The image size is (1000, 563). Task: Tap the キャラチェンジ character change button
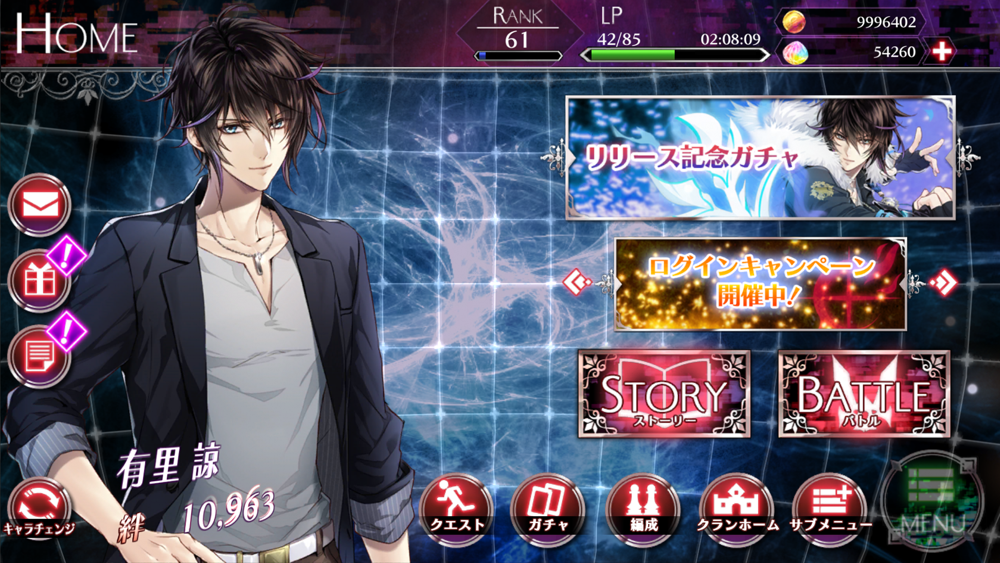(x=39, y=505)
